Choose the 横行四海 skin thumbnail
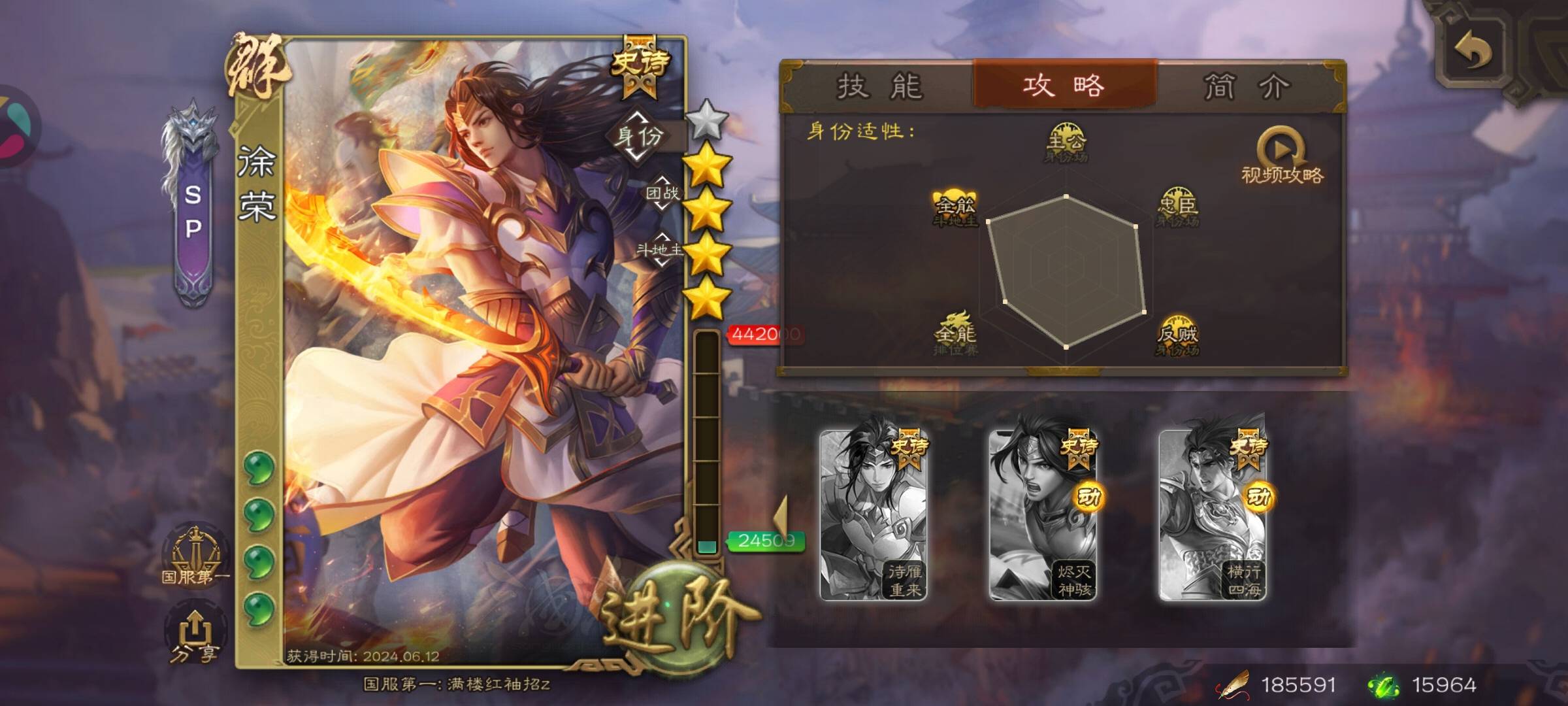Screen dimensions: 1568x706 click(x=1212, y=515)
